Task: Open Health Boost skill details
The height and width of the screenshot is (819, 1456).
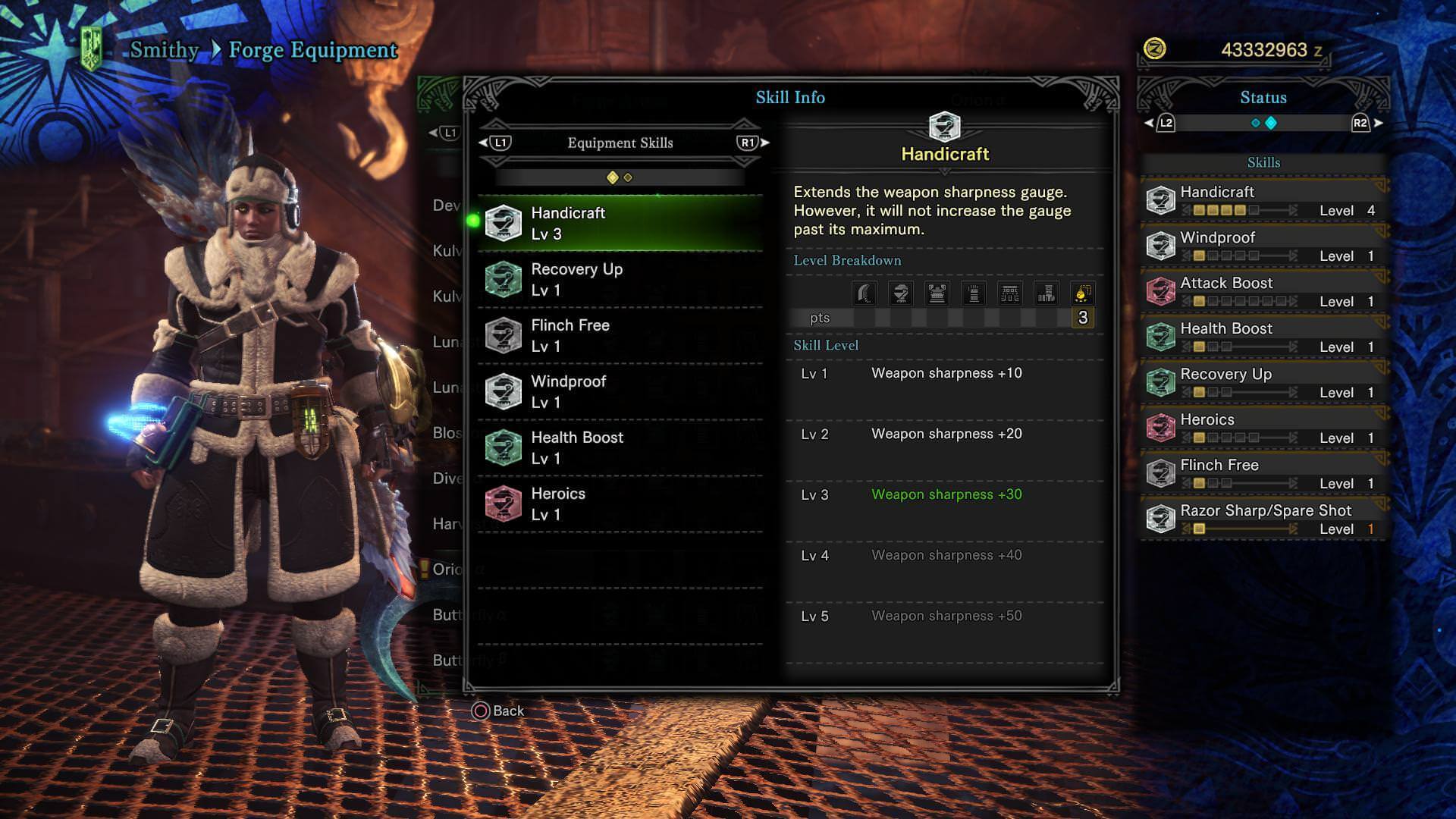Action: click(620, 447)
